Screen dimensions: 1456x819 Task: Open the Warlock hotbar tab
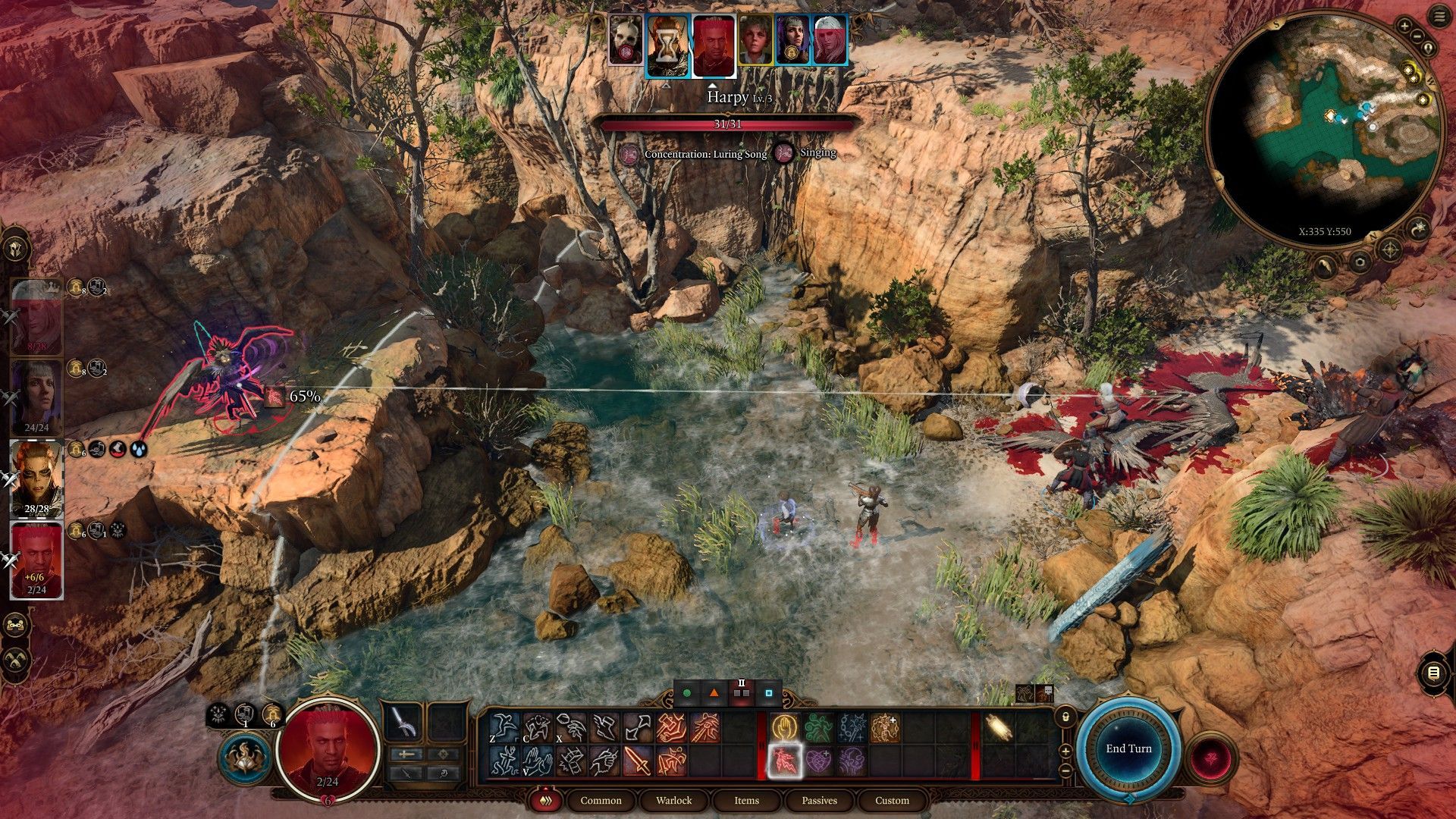point(673,800)
